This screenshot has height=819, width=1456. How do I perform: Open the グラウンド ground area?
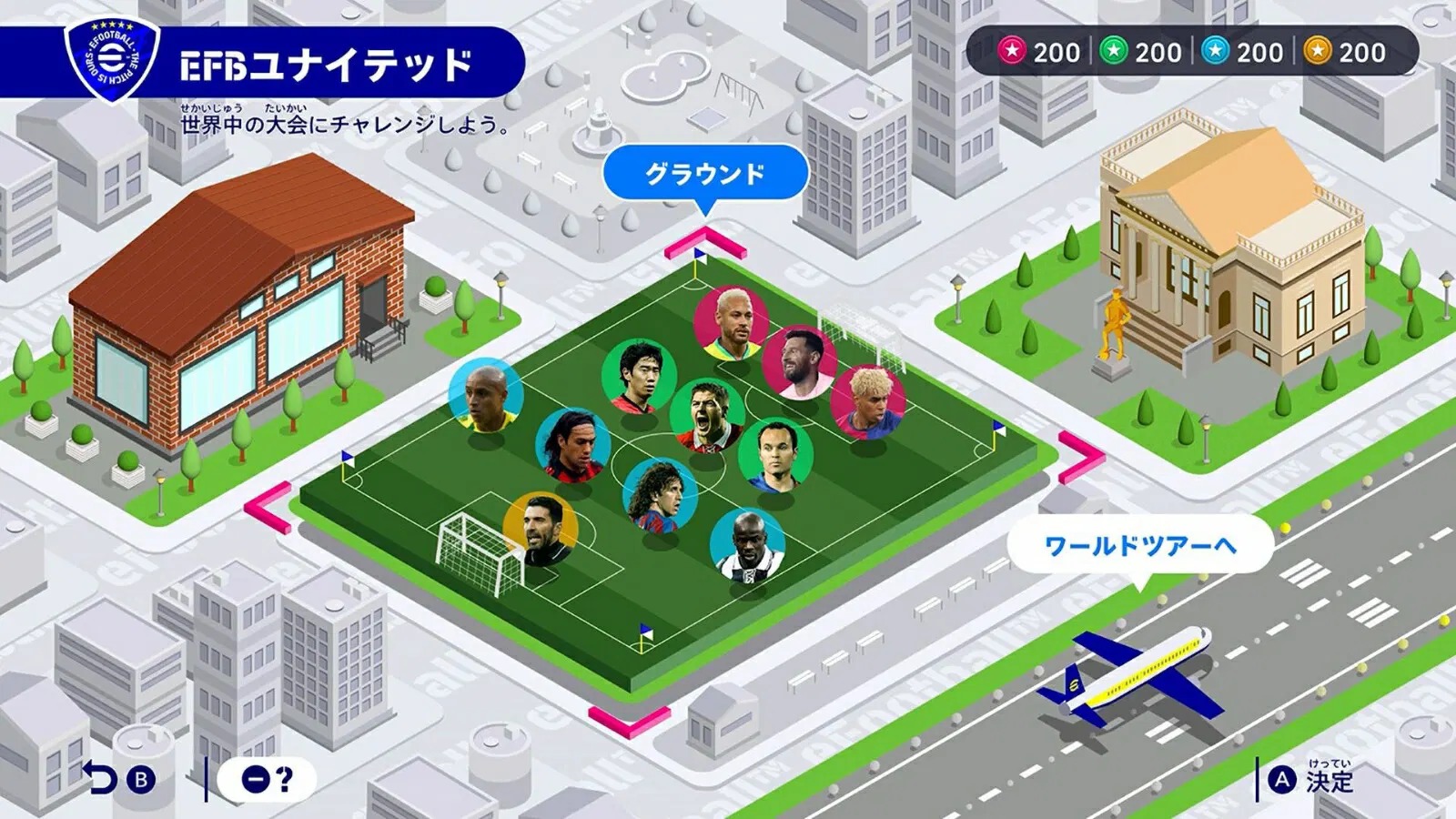[x=705, y=171]
